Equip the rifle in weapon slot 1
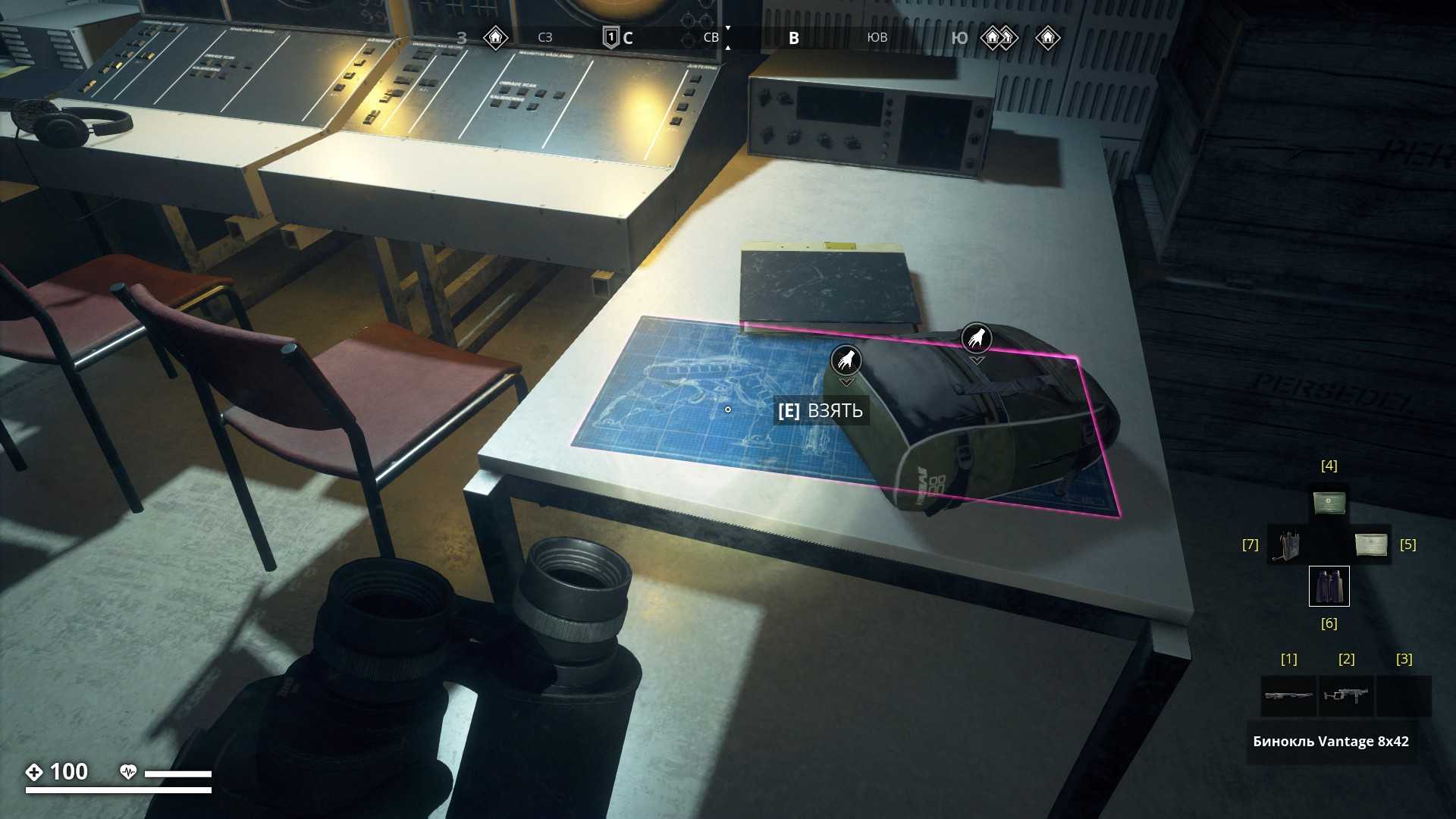This screenshot has width=1456, height=819. click(1288, 695)
